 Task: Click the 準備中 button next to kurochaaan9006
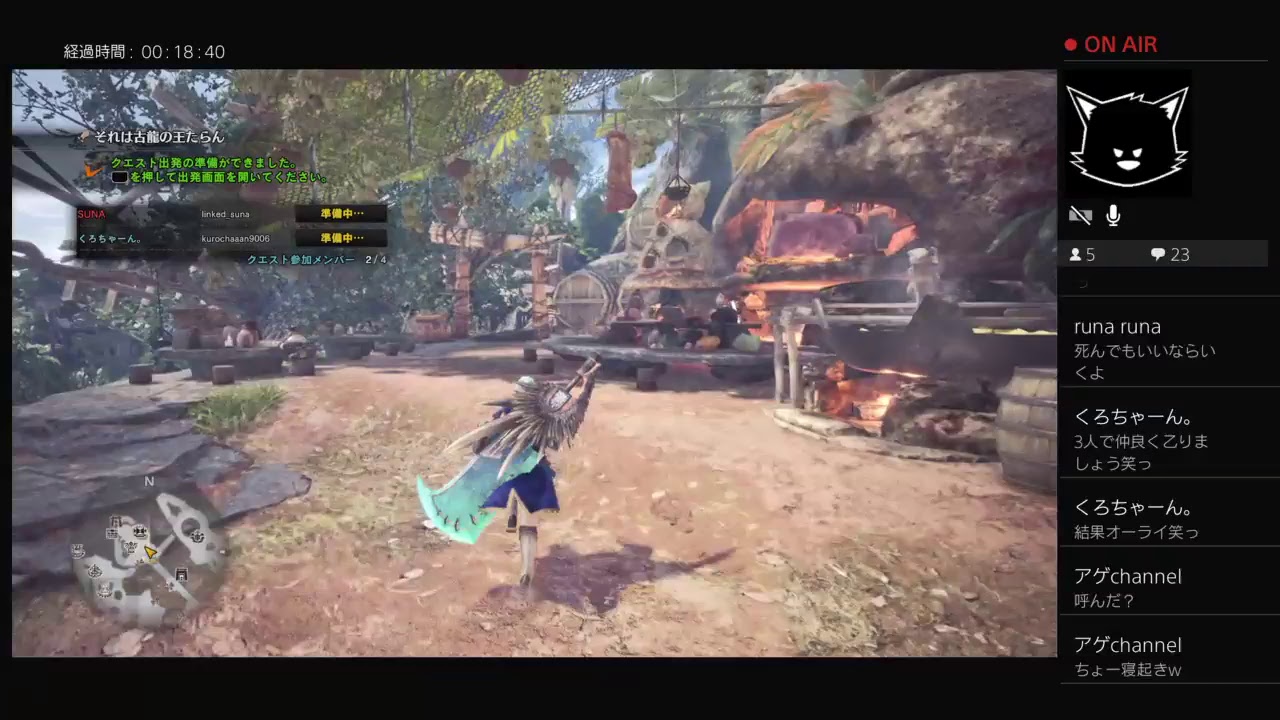tap(342, 237)
